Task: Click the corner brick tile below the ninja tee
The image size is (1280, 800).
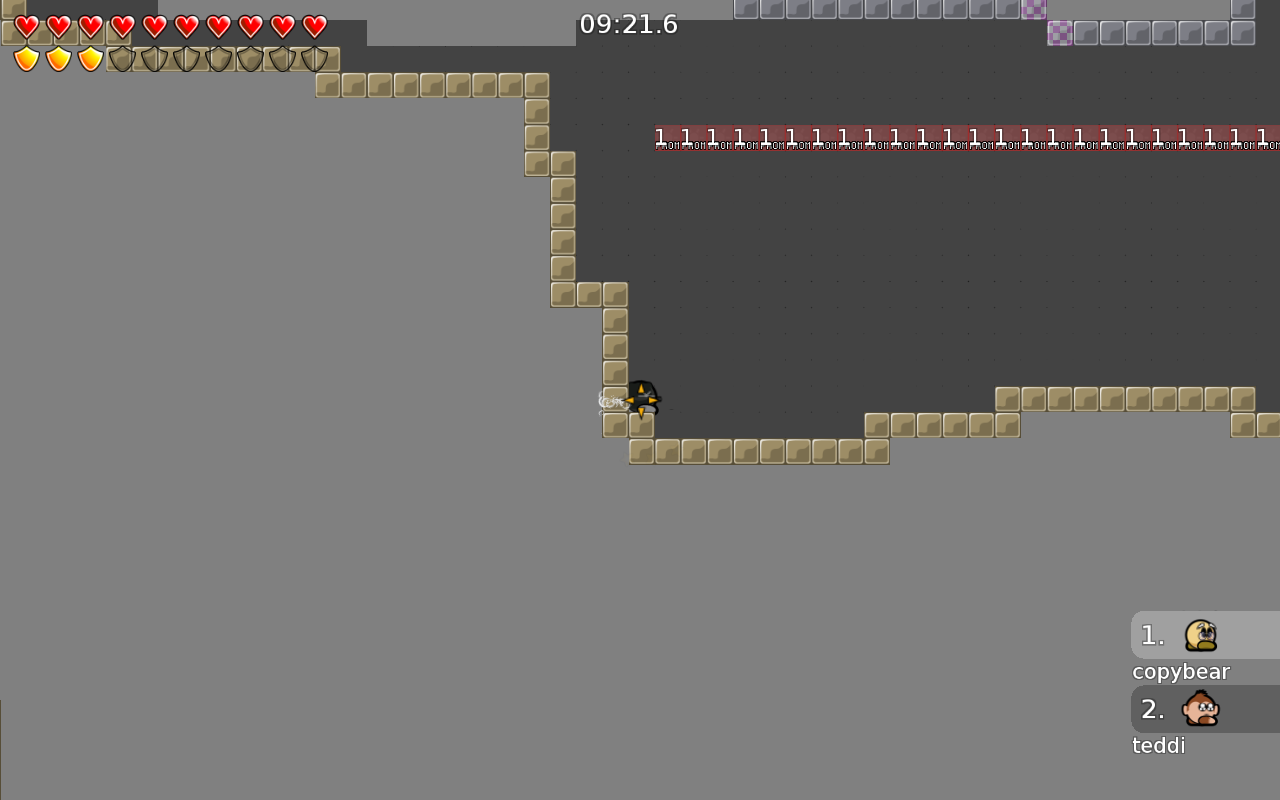Action: (640, 425)
